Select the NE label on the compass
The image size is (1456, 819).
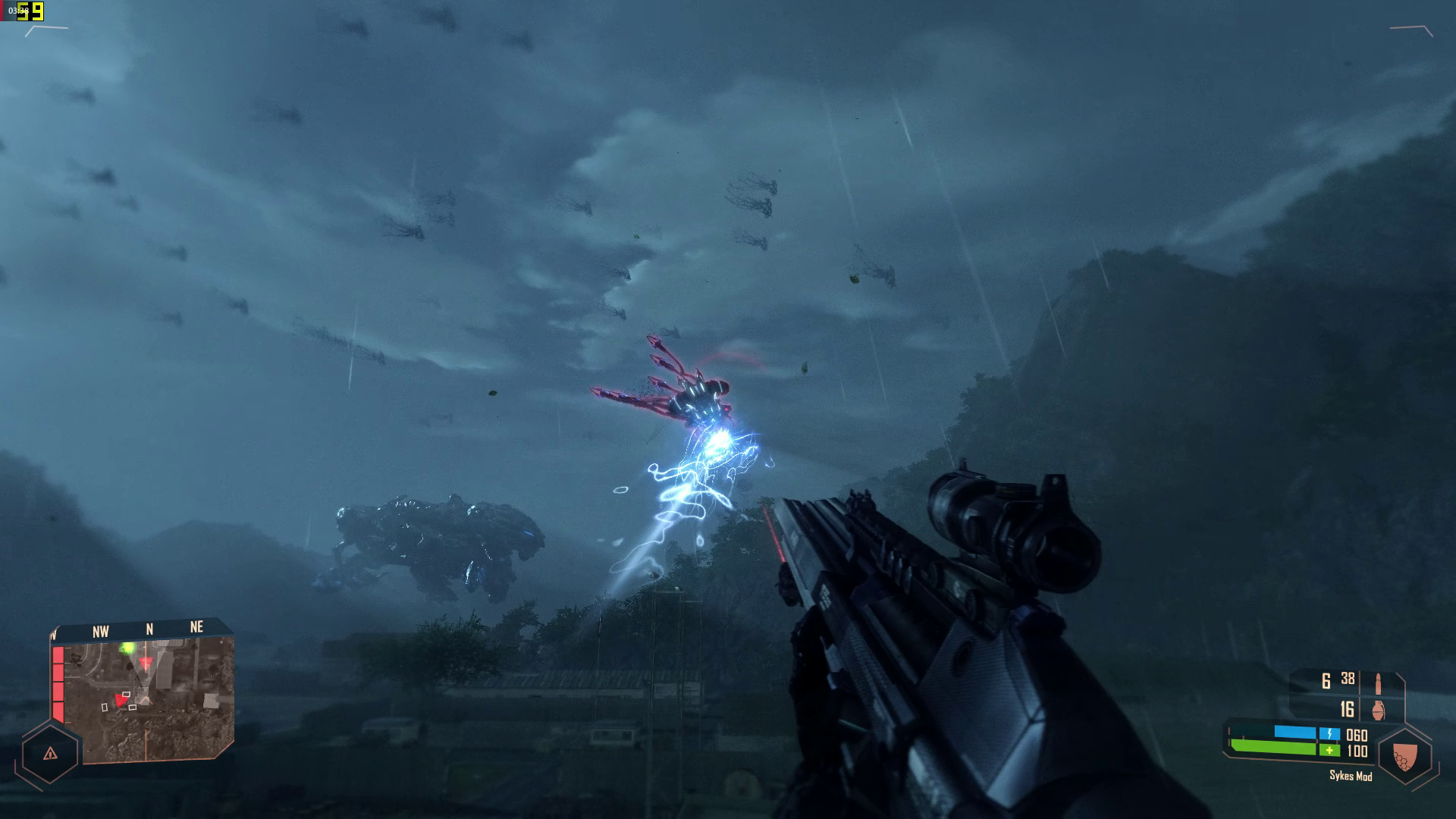(197, 628)
